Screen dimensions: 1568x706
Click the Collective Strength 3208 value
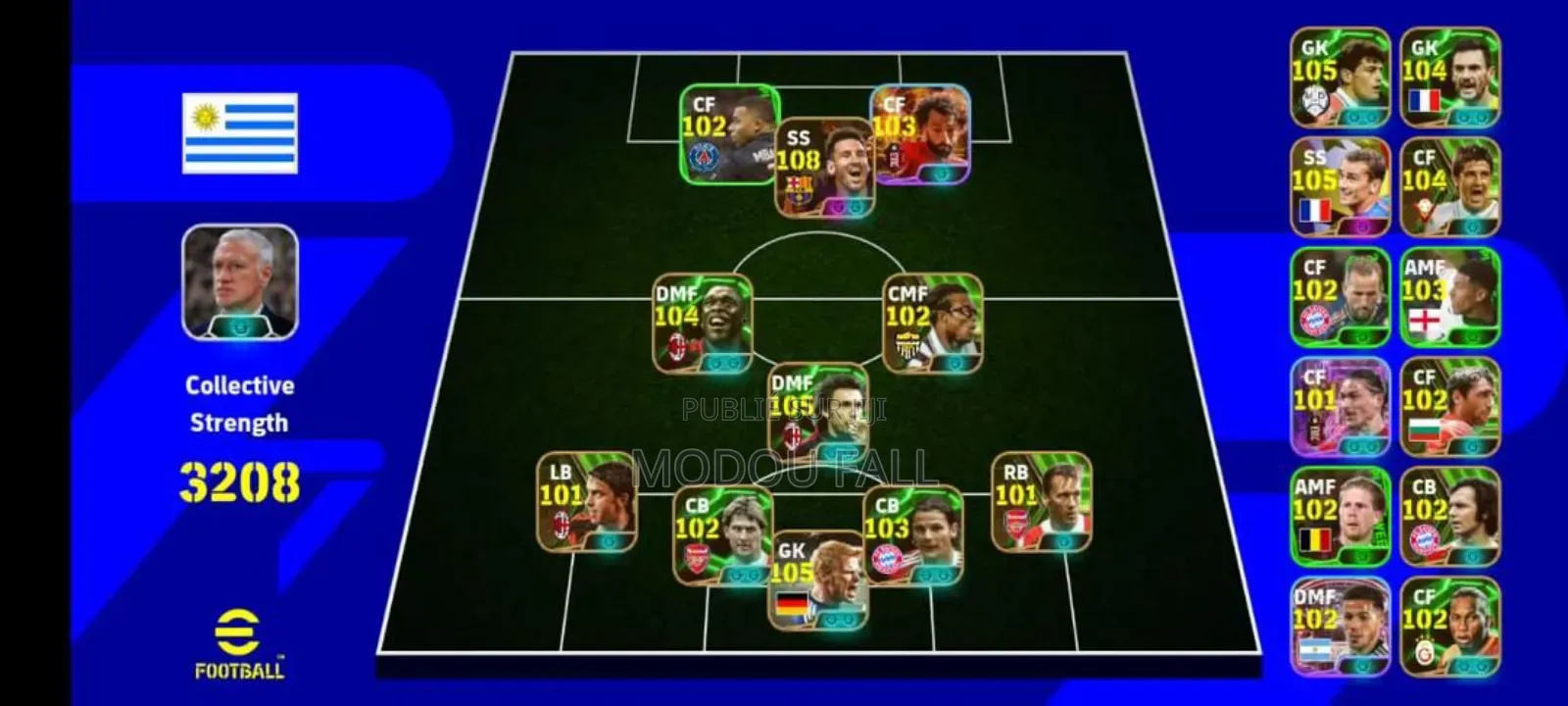(240, 481)
